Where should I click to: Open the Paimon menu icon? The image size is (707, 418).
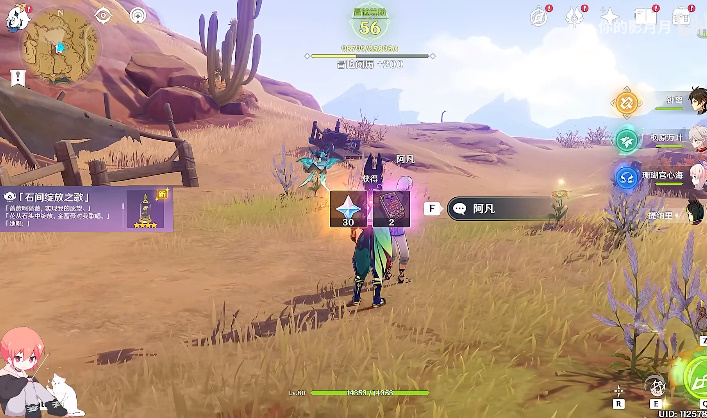[14, 18]
